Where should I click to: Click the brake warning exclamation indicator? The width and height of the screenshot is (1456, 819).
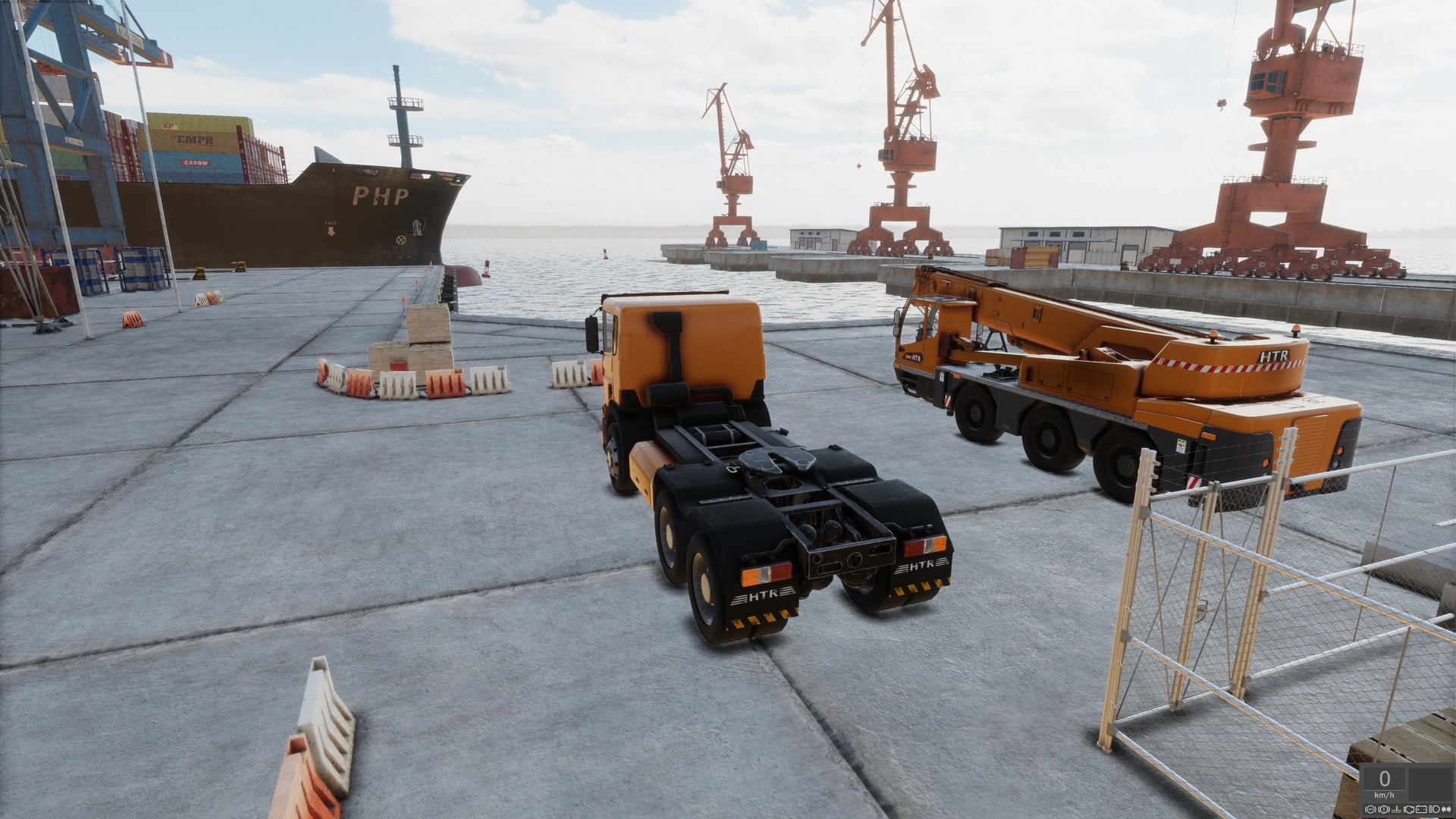coord(1384,810)
